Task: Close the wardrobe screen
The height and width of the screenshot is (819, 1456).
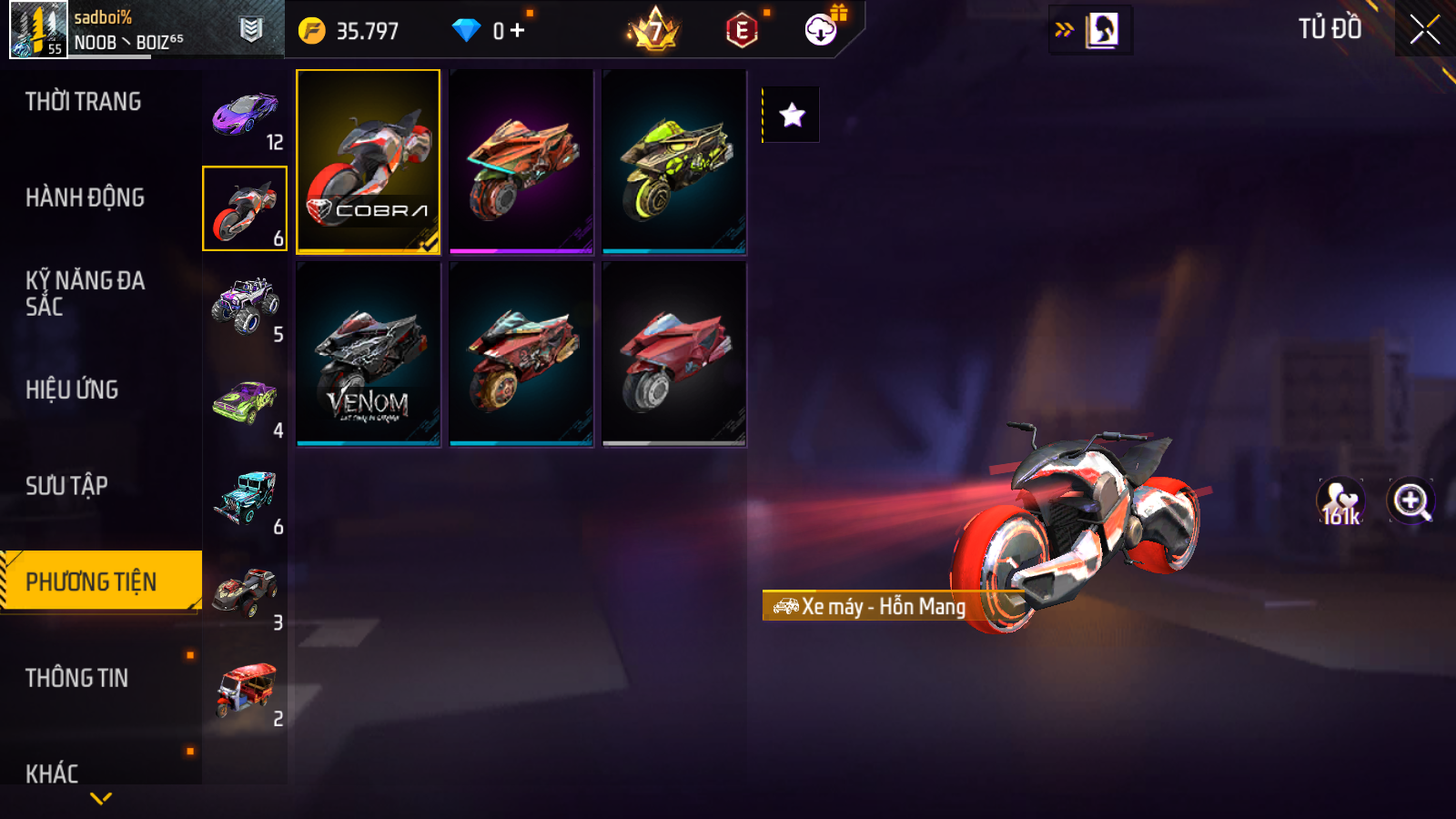Action: (x=1424, y=29)
